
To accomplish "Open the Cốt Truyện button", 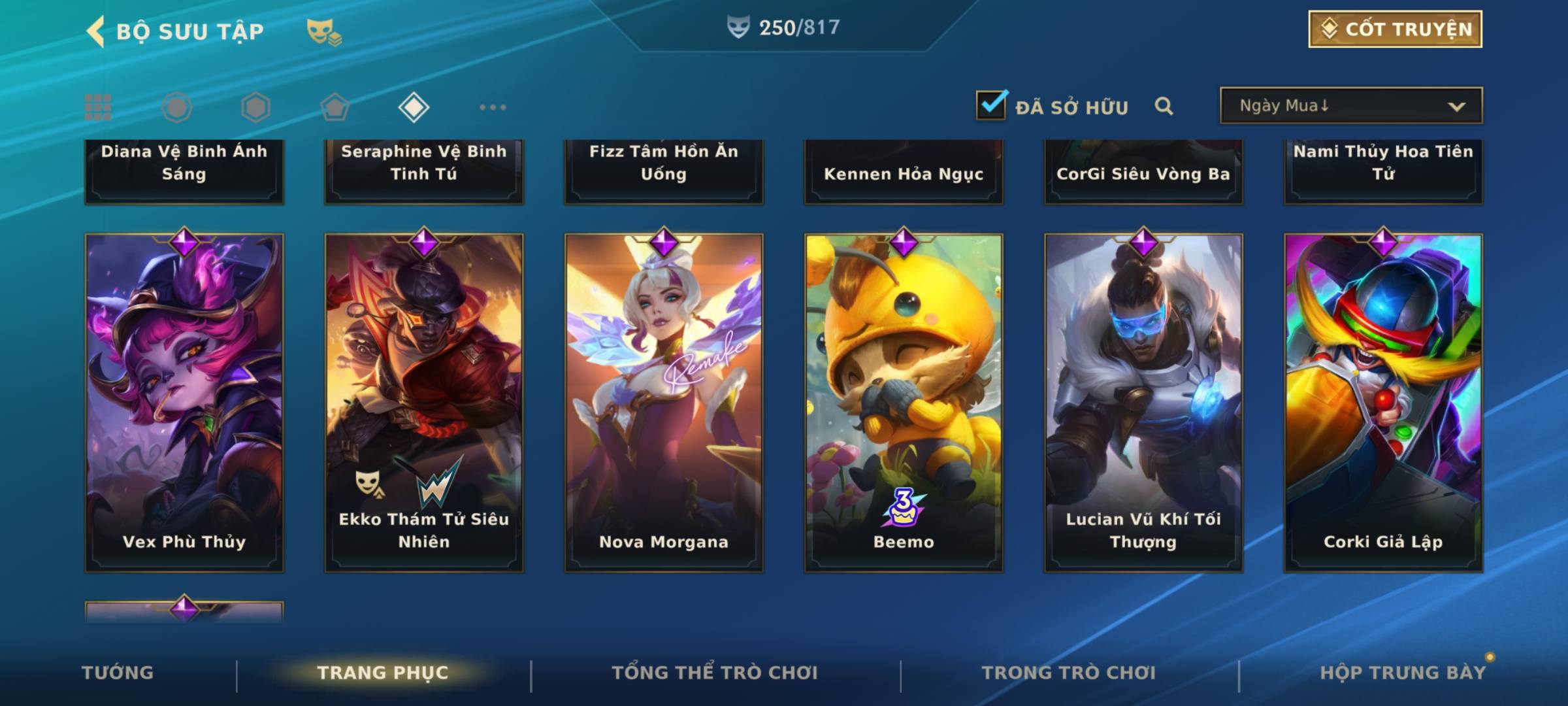I will tap(1394, 29).
